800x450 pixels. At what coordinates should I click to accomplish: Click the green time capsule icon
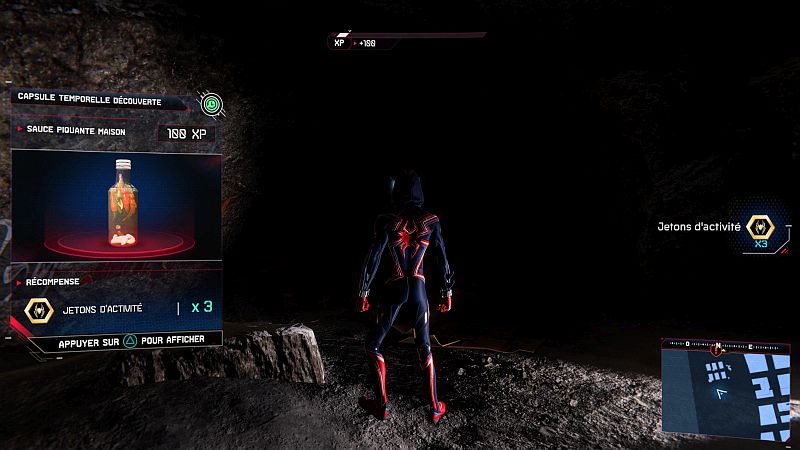[x=211, y=102]
